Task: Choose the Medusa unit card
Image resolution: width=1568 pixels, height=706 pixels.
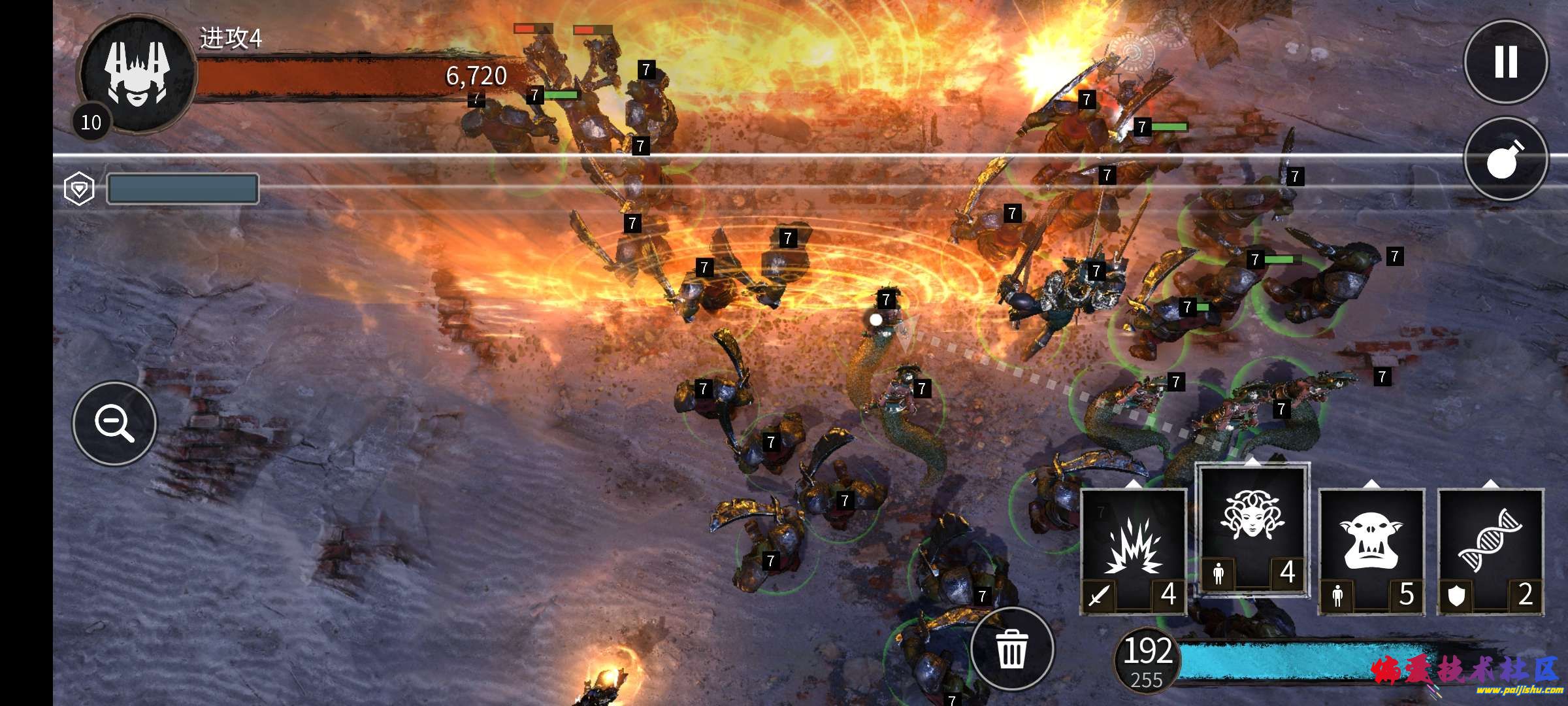Action: [x=1252, y=529]
